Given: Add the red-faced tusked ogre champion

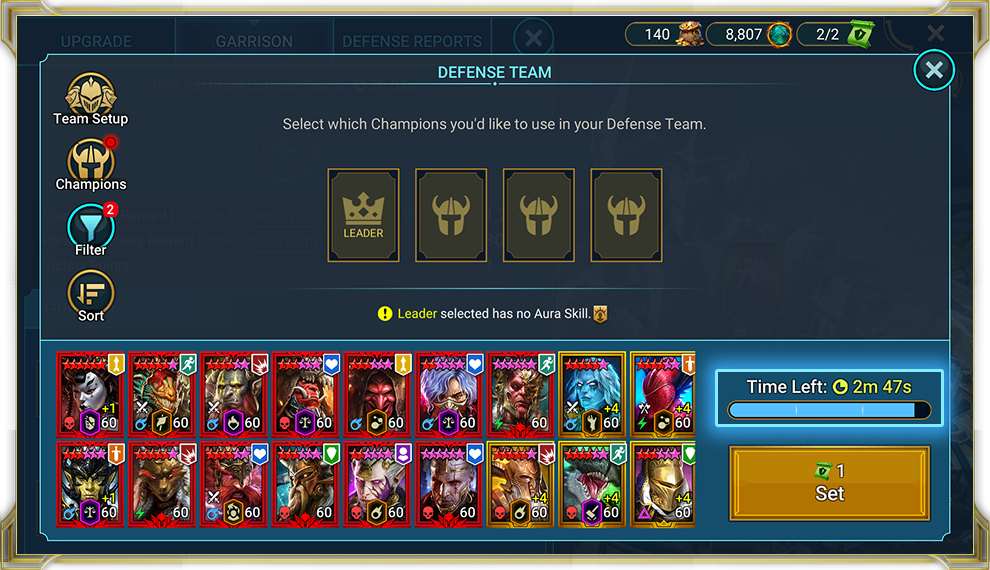Looking at the screenshot, I should [x=307, y=393].
